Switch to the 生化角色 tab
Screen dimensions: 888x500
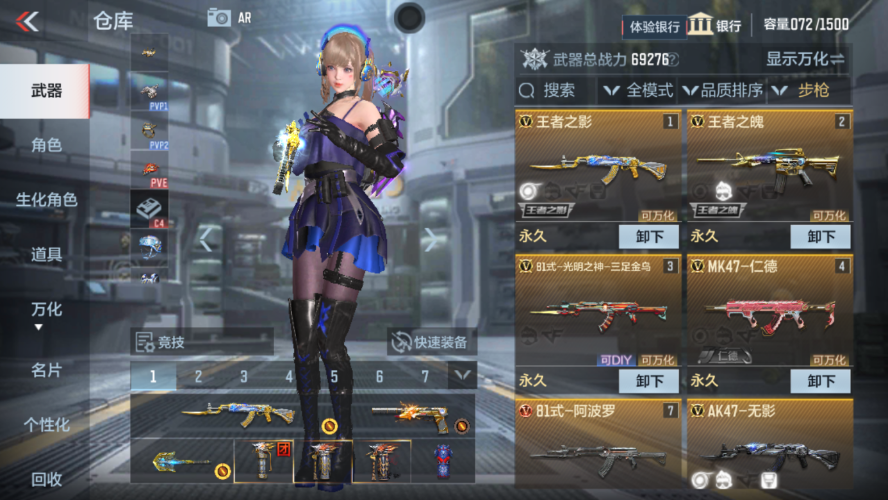(x=46, y=200)
